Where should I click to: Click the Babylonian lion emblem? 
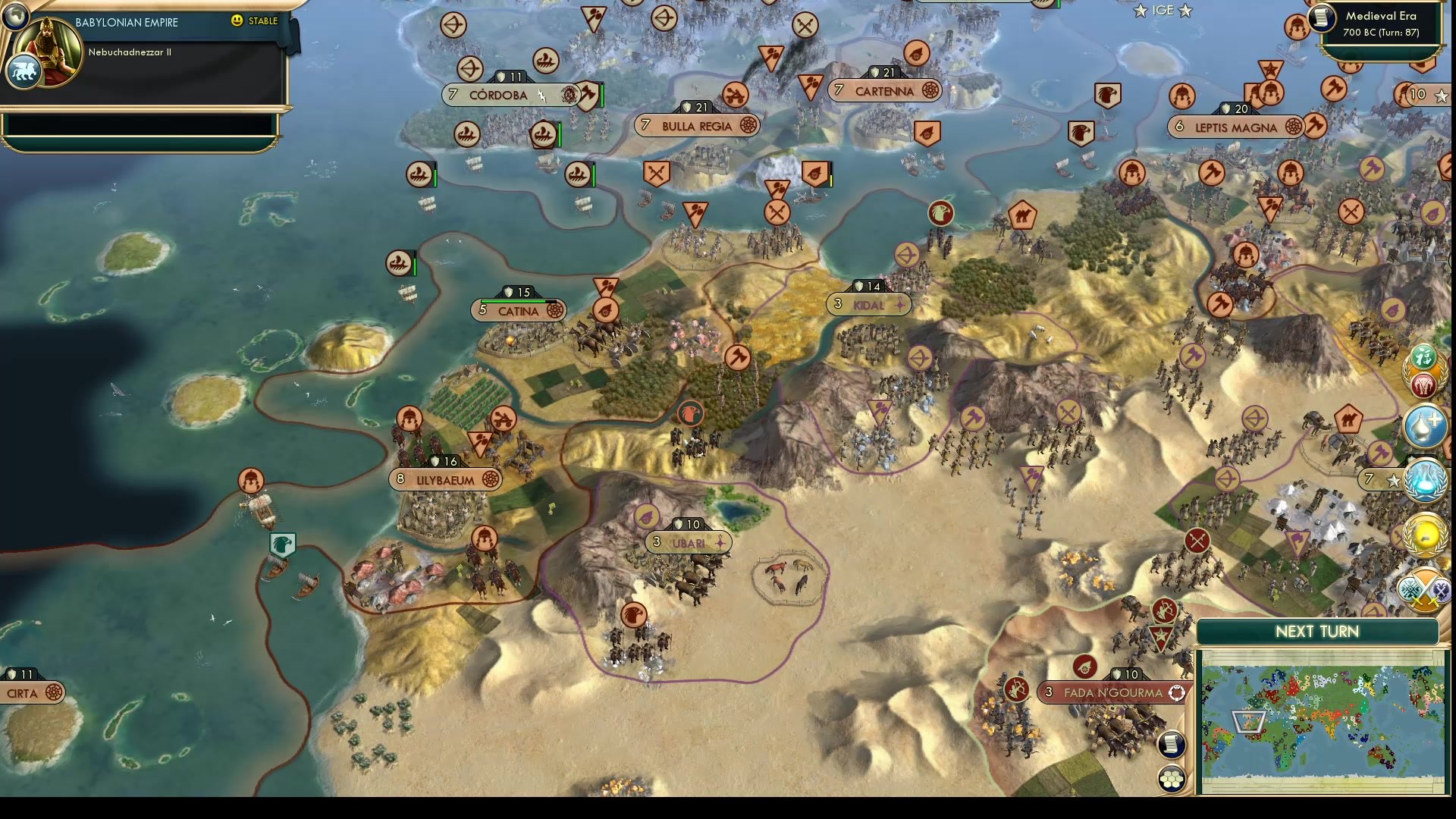25,71
